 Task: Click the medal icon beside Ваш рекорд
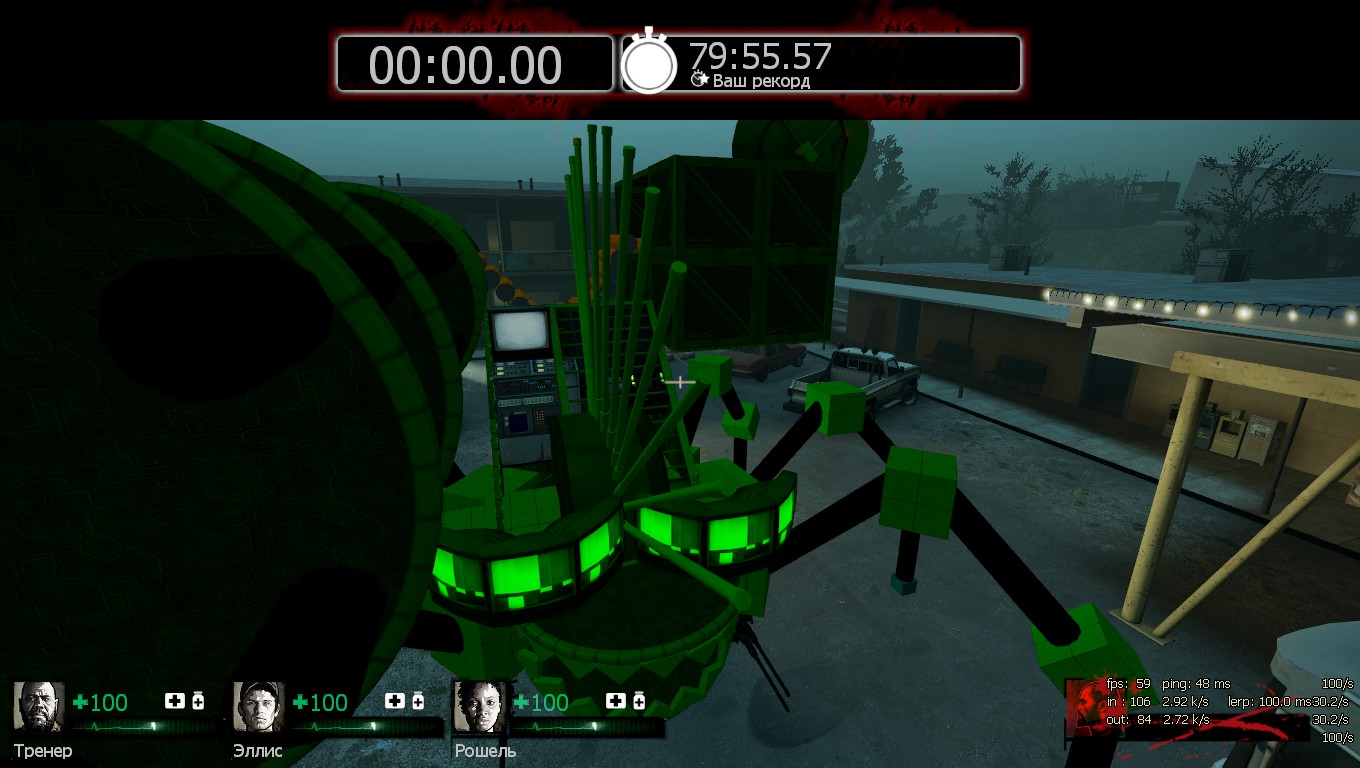pos(699,79)
